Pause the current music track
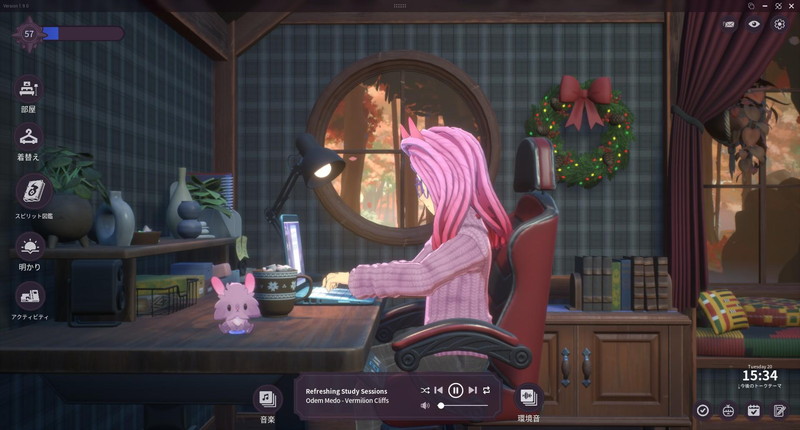Image resolution: width=800 pixels, height=430 pixels. 455,390
